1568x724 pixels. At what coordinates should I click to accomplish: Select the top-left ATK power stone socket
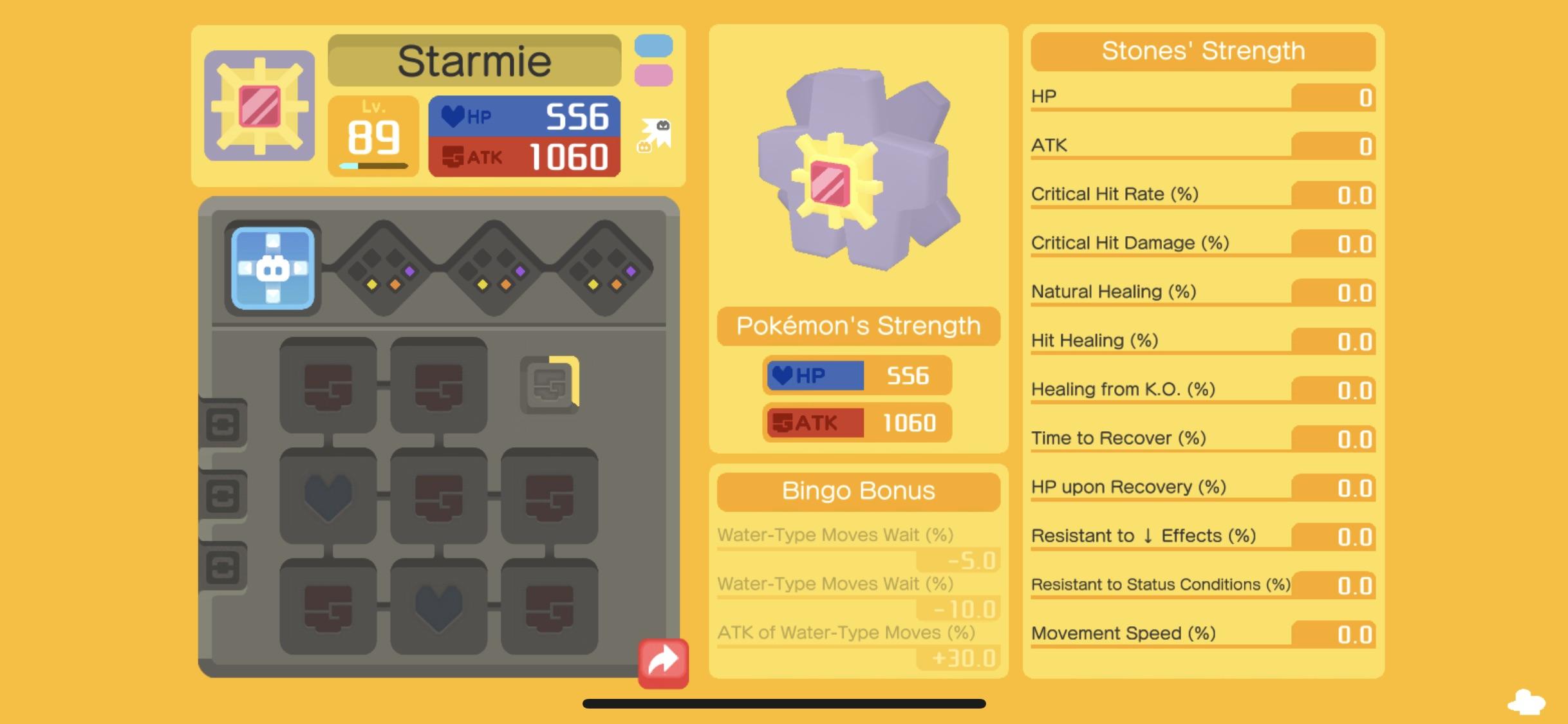tap(328, 386)
